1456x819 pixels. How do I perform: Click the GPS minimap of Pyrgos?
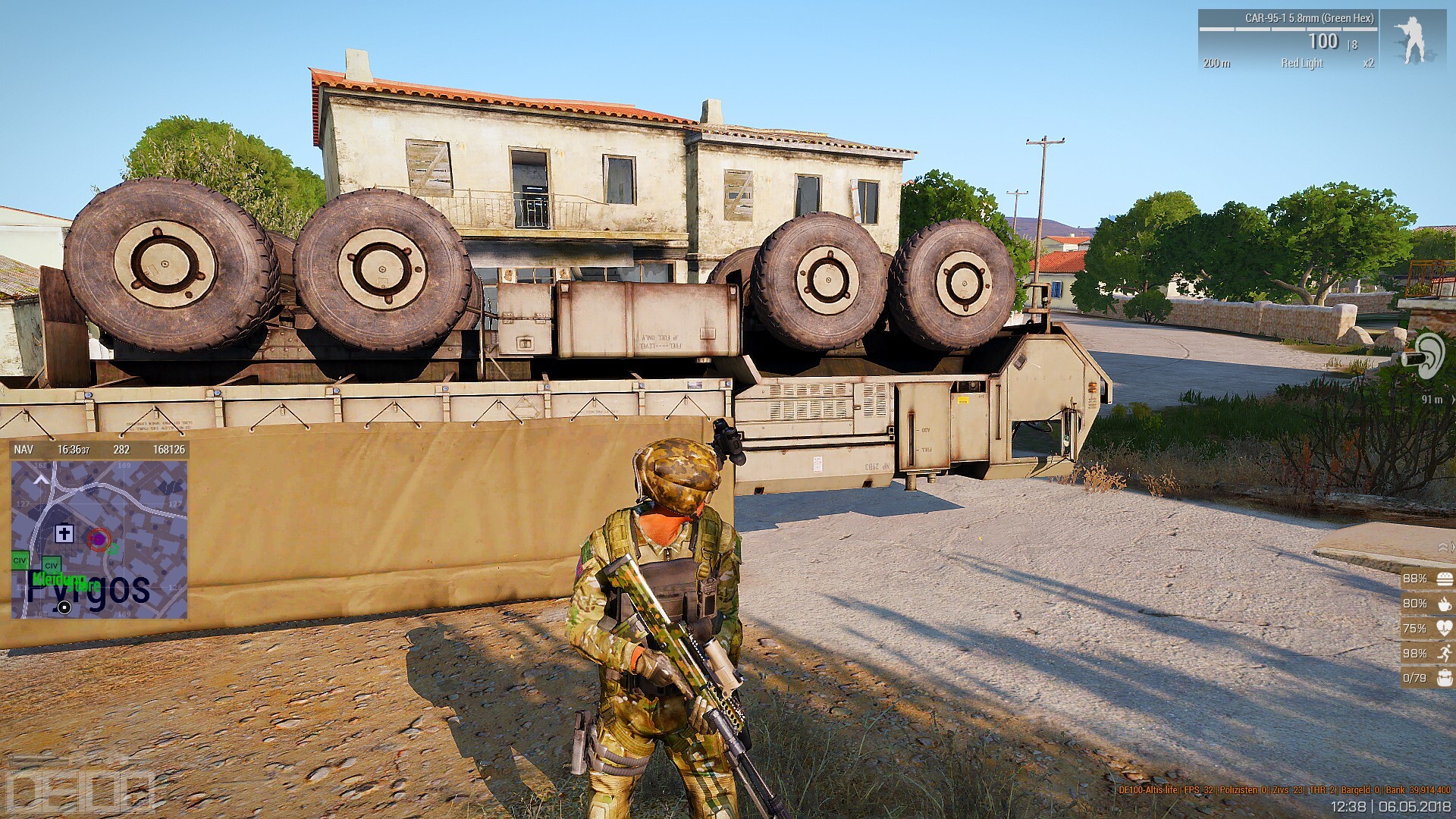coord(99,538)
